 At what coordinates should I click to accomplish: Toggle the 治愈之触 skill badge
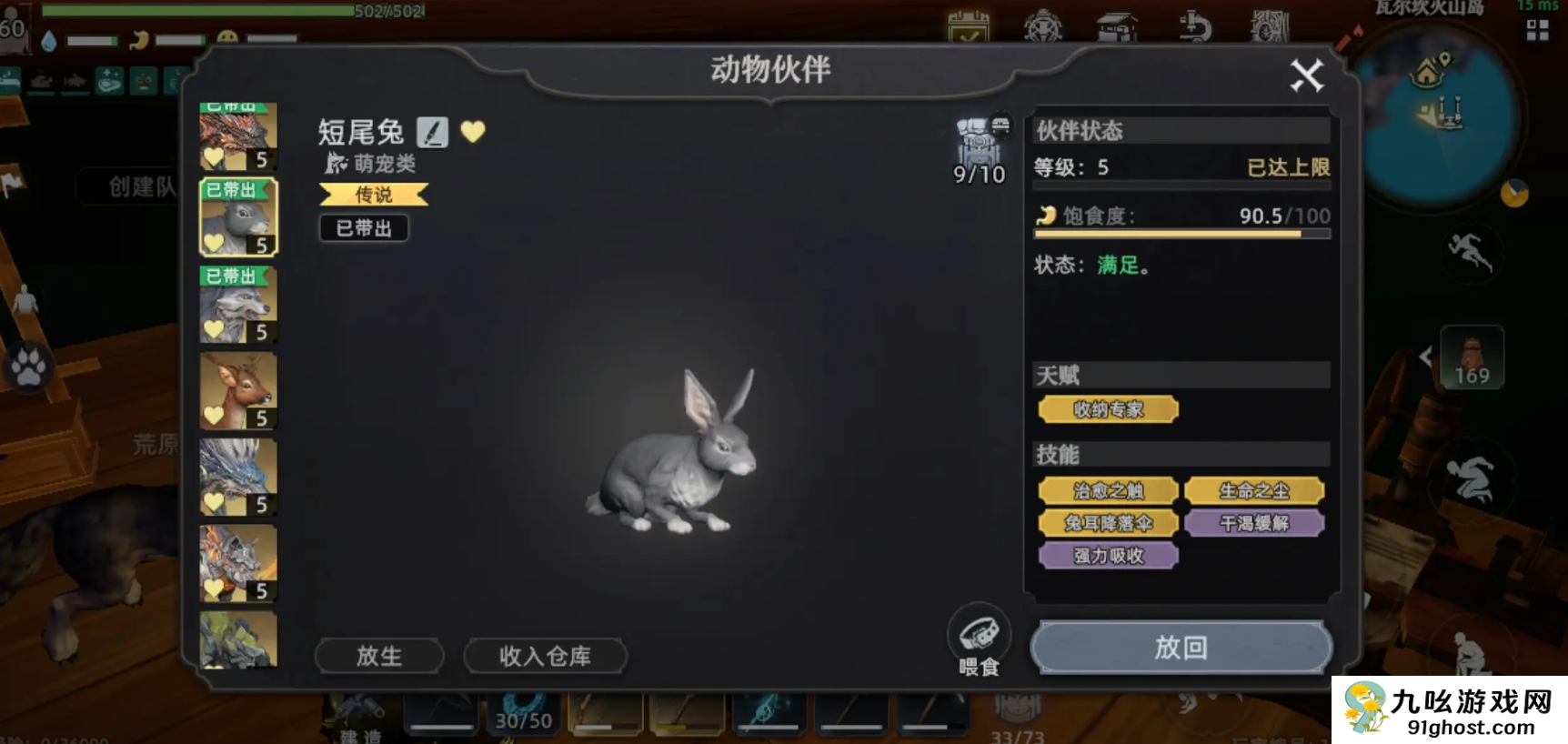pos(1107,490)
